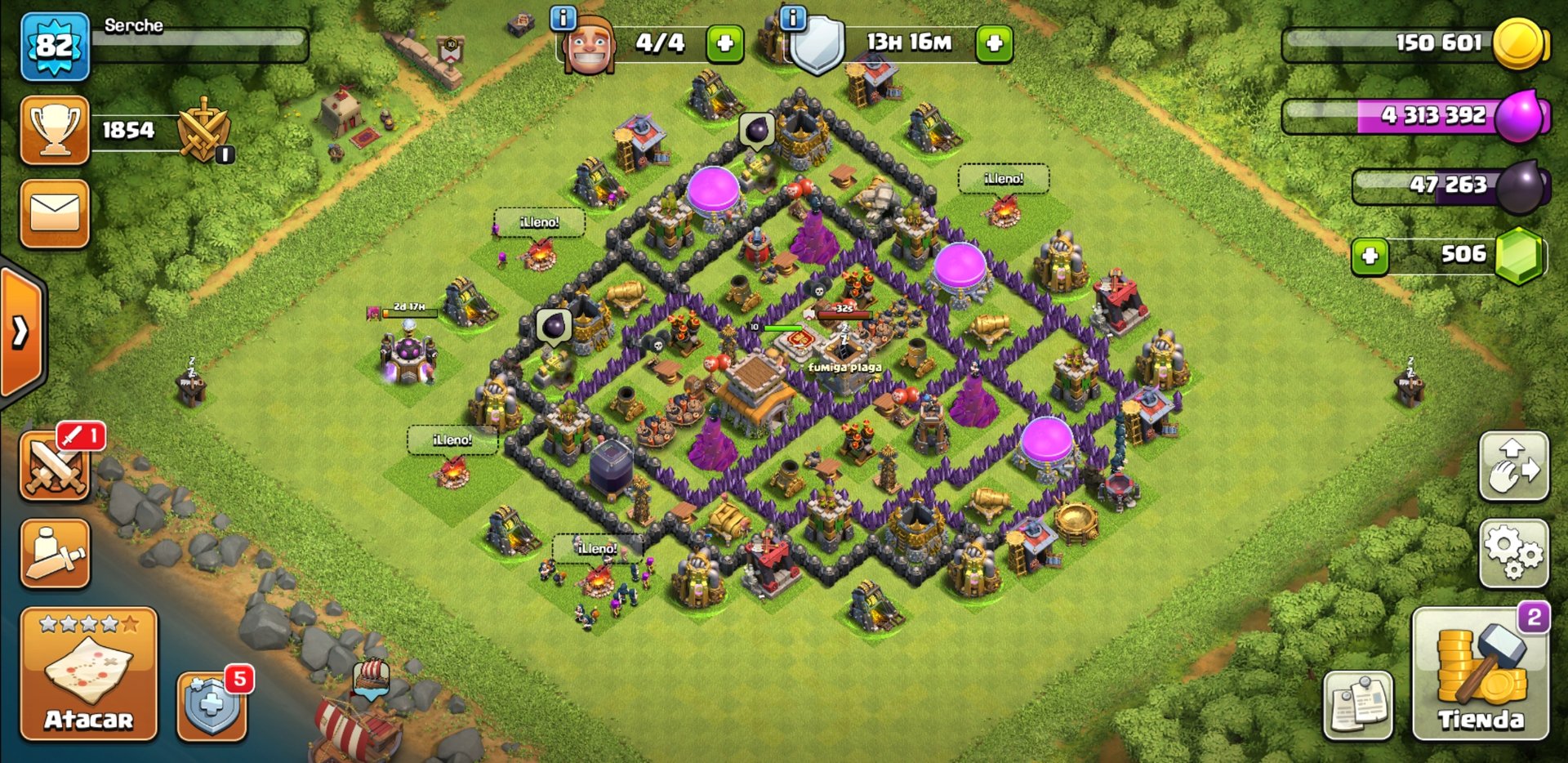This screenshot has width=1568, height=763.
Task: Tap the league badge beside trophy count
Action: (x=203, y=130)
